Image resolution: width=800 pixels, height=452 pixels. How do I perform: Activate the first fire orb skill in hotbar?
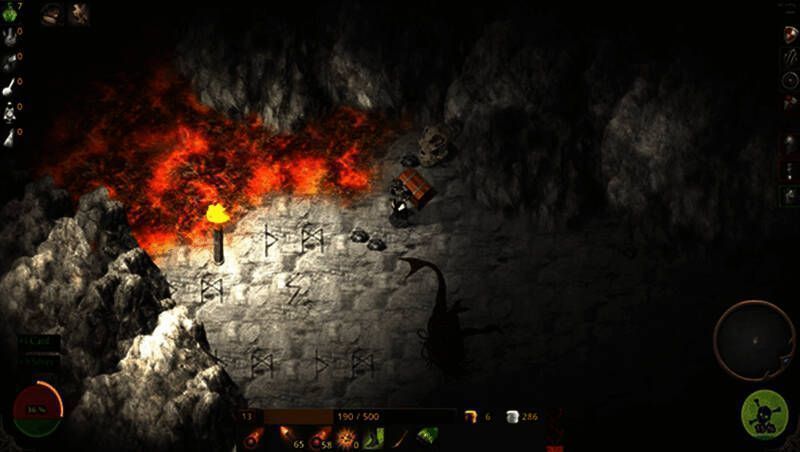[254, 437]
